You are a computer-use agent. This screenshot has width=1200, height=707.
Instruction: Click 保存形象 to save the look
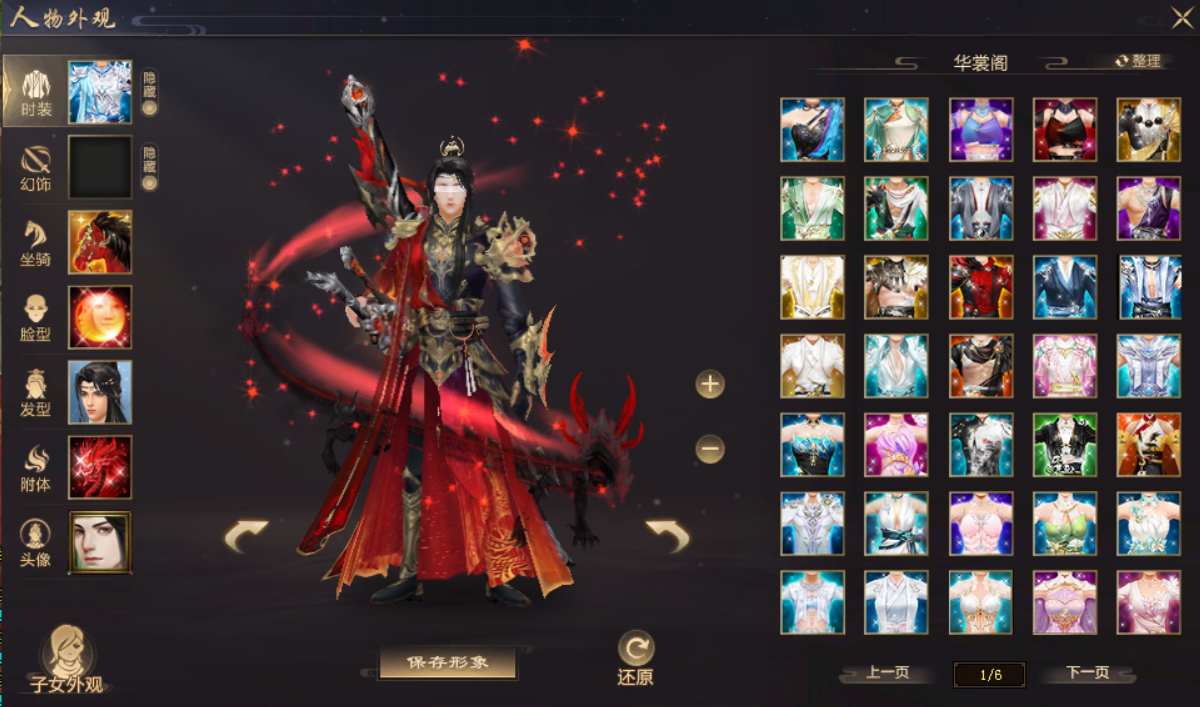click(x=447, y=662)
